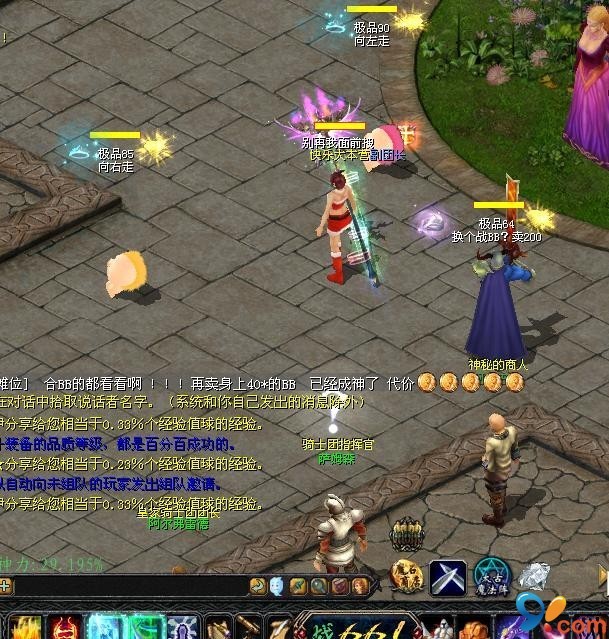The image size is (609, 639).
Task: Activate the purple robed figure skill
Action: click(183, 628)
